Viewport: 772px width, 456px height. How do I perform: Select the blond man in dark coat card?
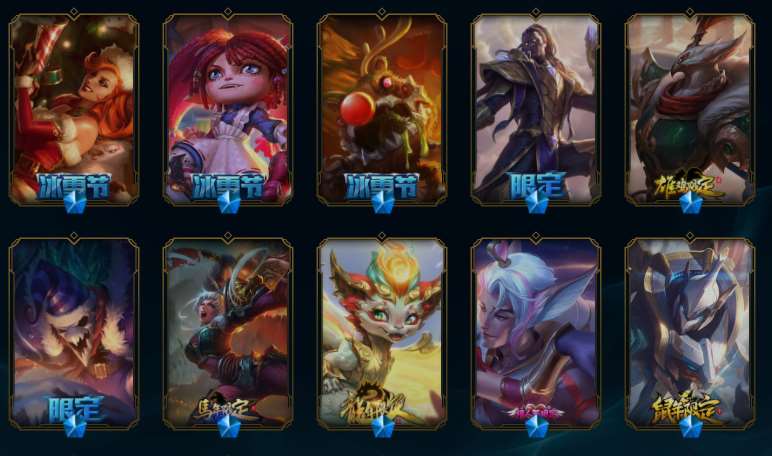click(x=536, y=108)
